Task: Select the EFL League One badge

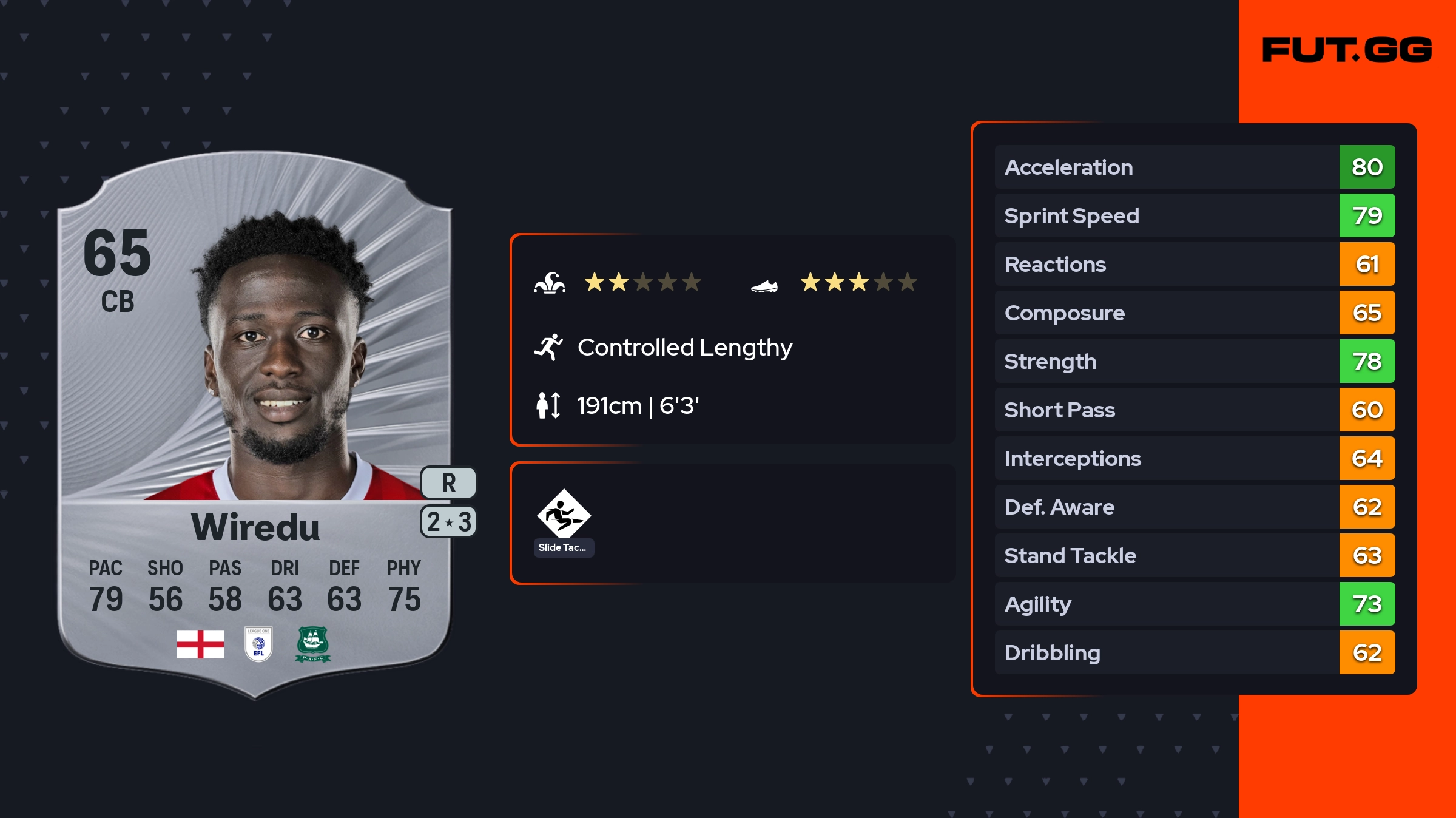Action: pyautogui.click(x=258, y=644)
